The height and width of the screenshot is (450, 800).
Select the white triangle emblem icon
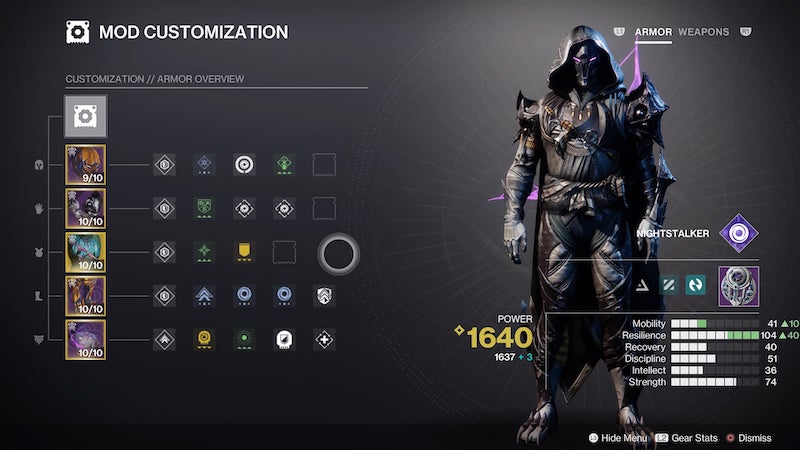coord(646,287)
